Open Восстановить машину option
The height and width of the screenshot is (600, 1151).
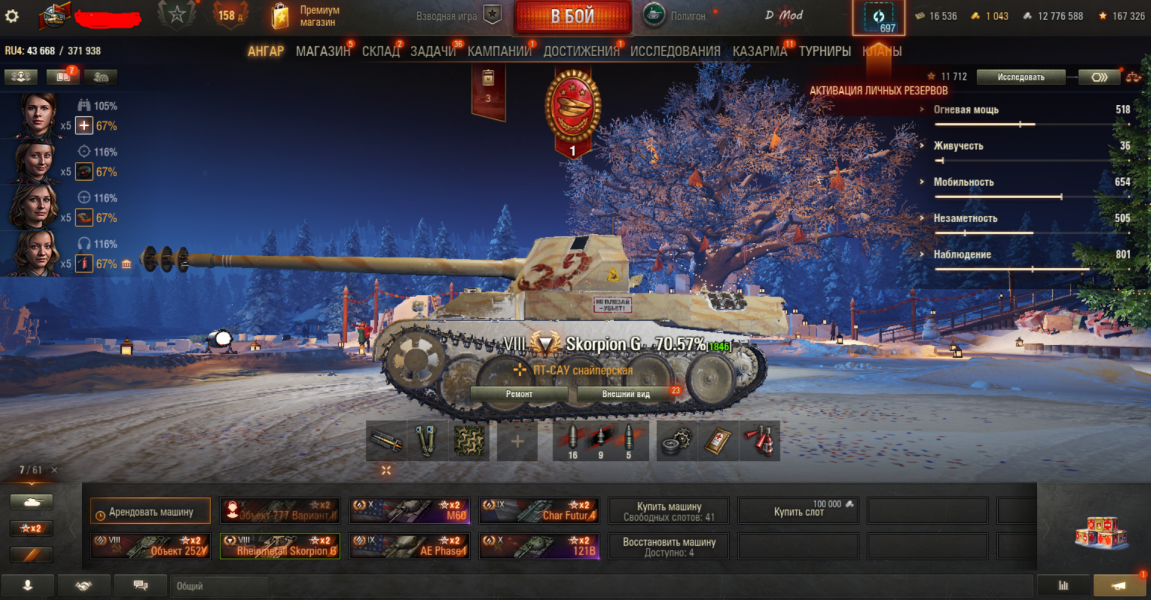pyautogui.click(x=669, y=546)
